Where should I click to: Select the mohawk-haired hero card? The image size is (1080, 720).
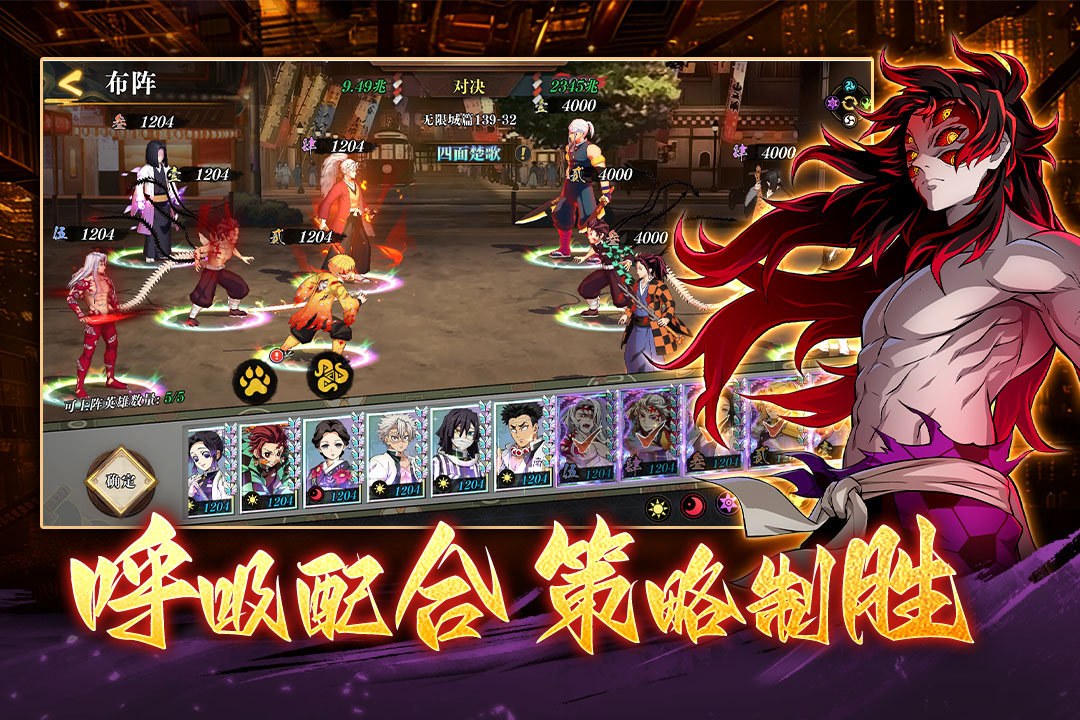522,448
